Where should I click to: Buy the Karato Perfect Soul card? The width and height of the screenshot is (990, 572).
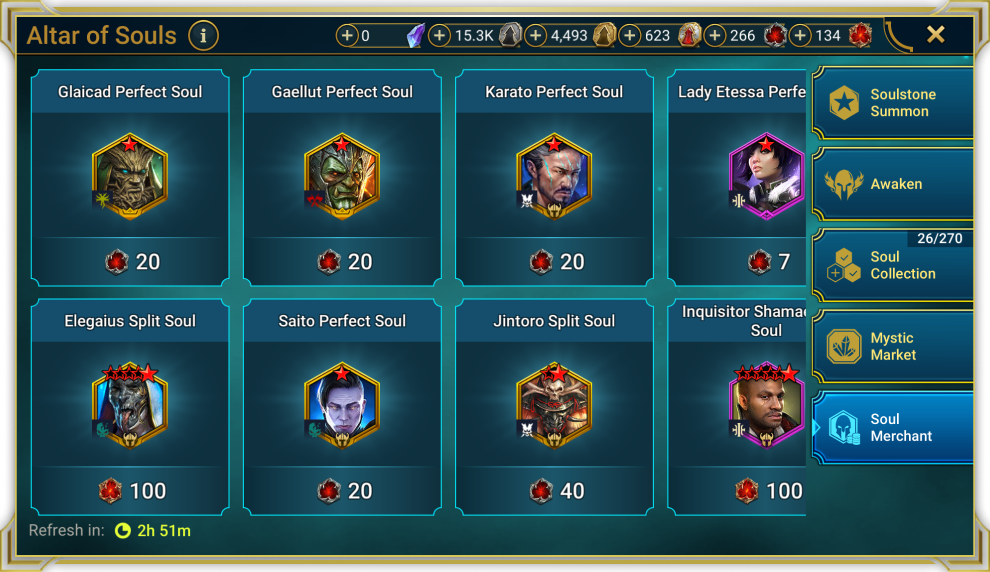point(554,178)
